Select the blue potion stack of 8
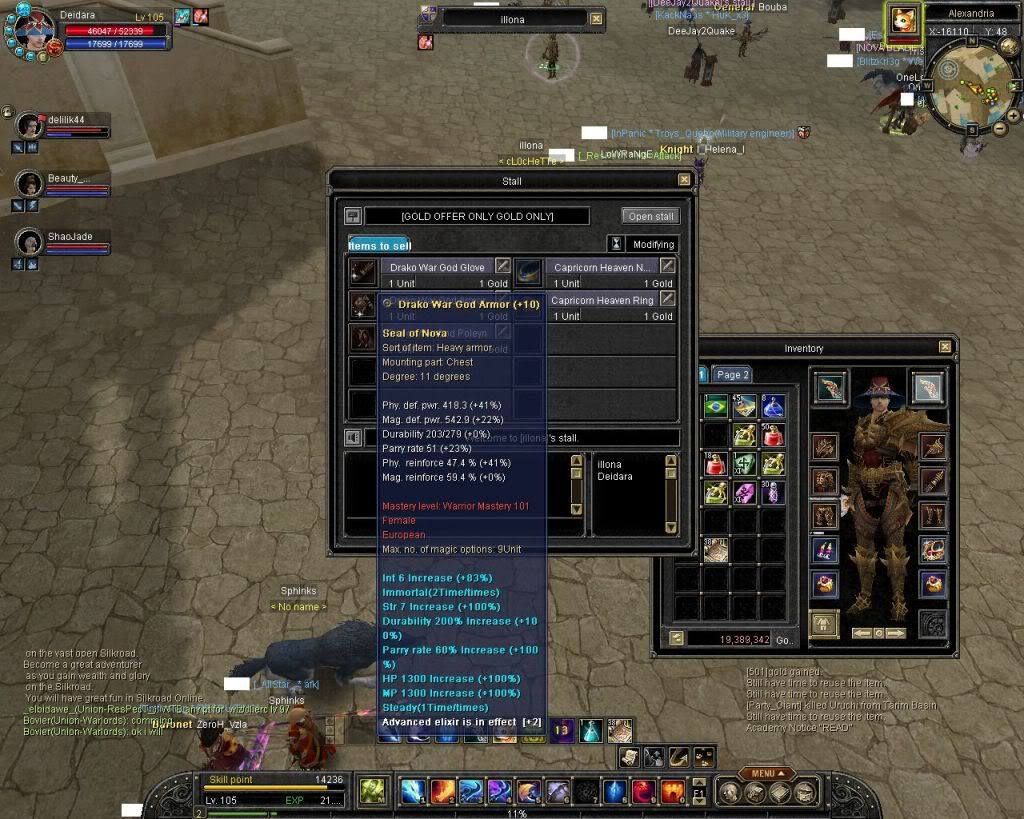1024x819 pixels. coord(773,406)
